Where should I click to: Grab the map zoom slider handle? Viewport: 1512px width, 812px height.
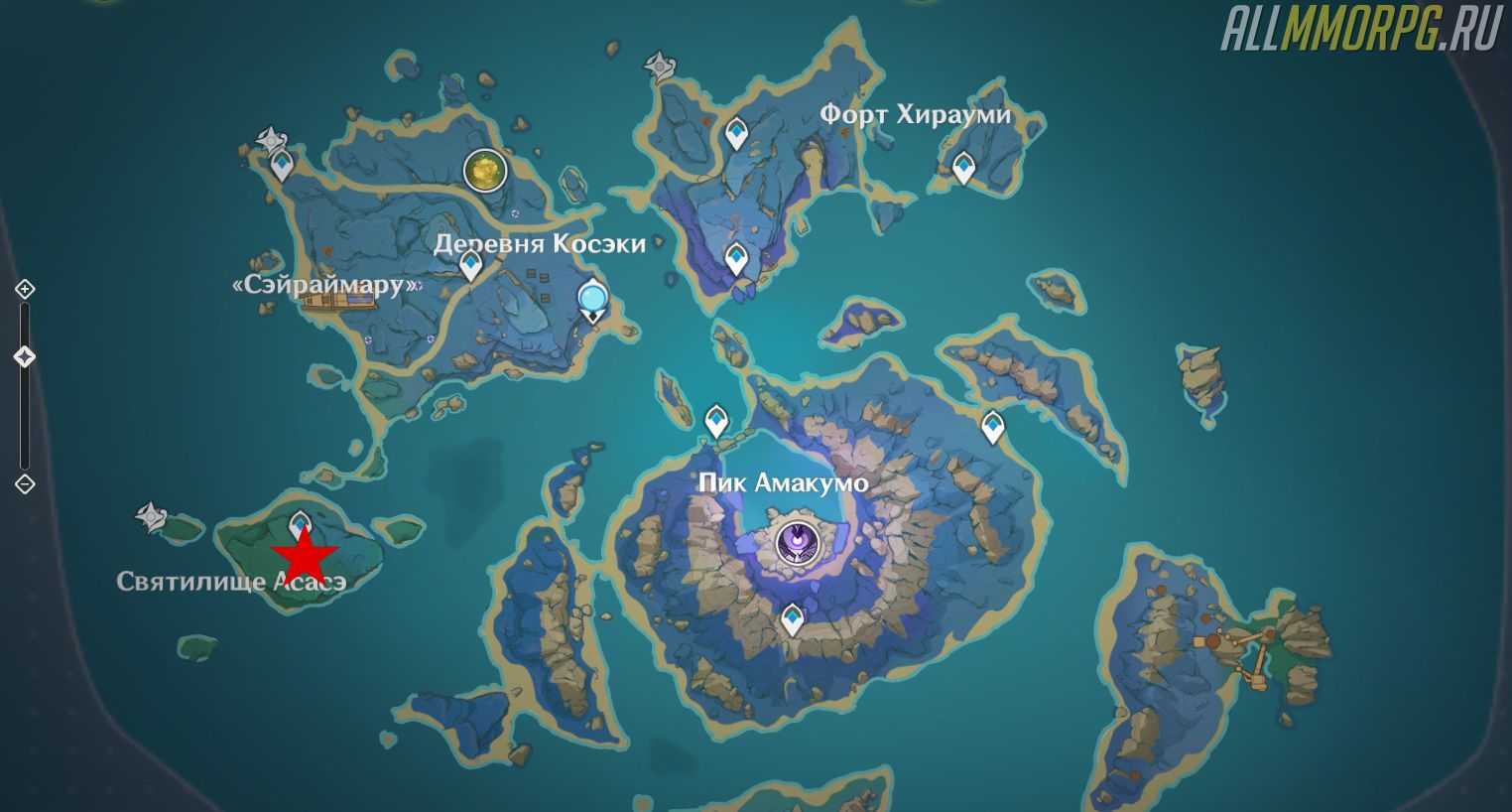25,356
